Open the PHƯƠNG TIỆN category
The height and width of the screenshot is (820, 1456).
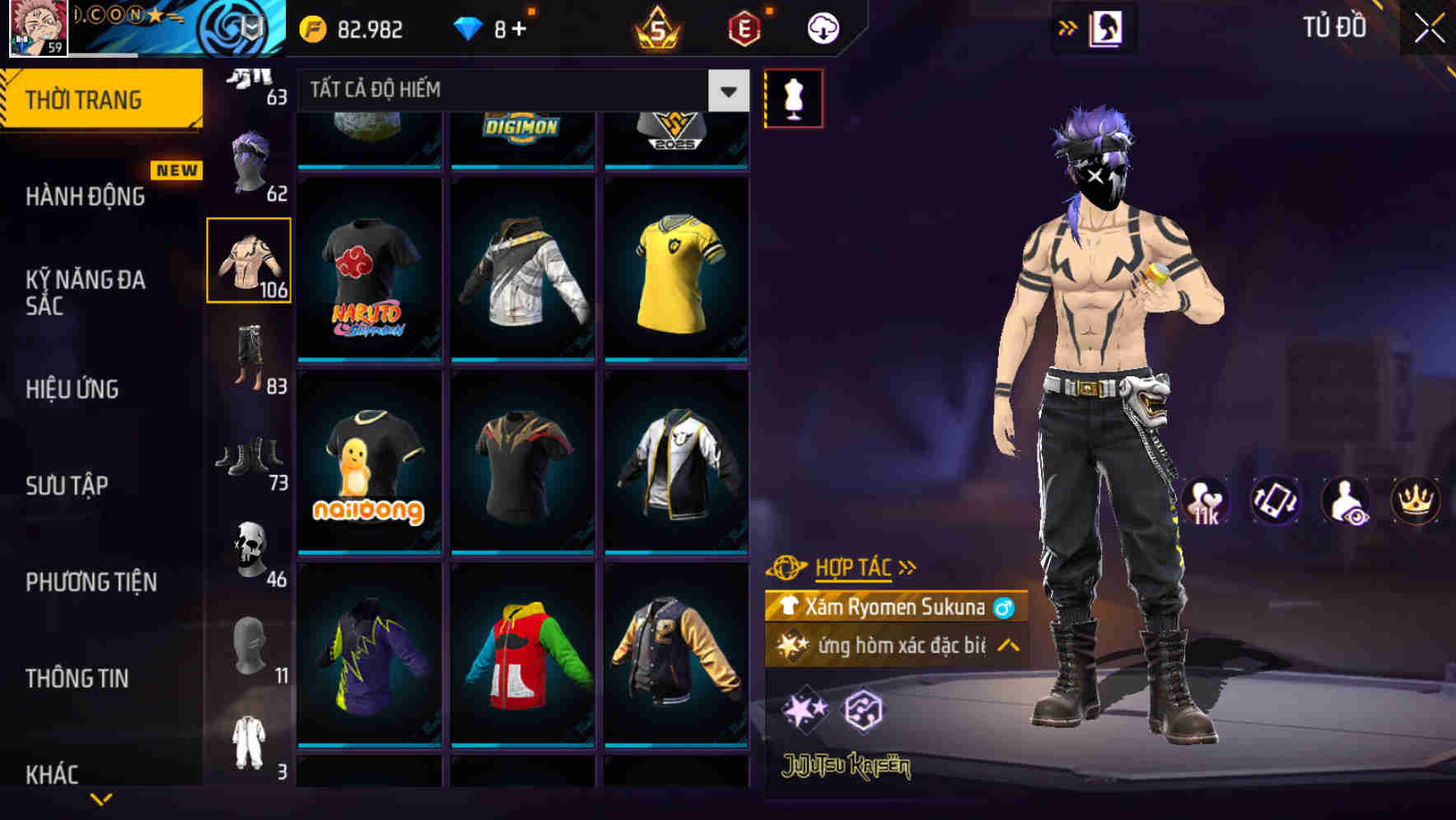click(91, 582)
